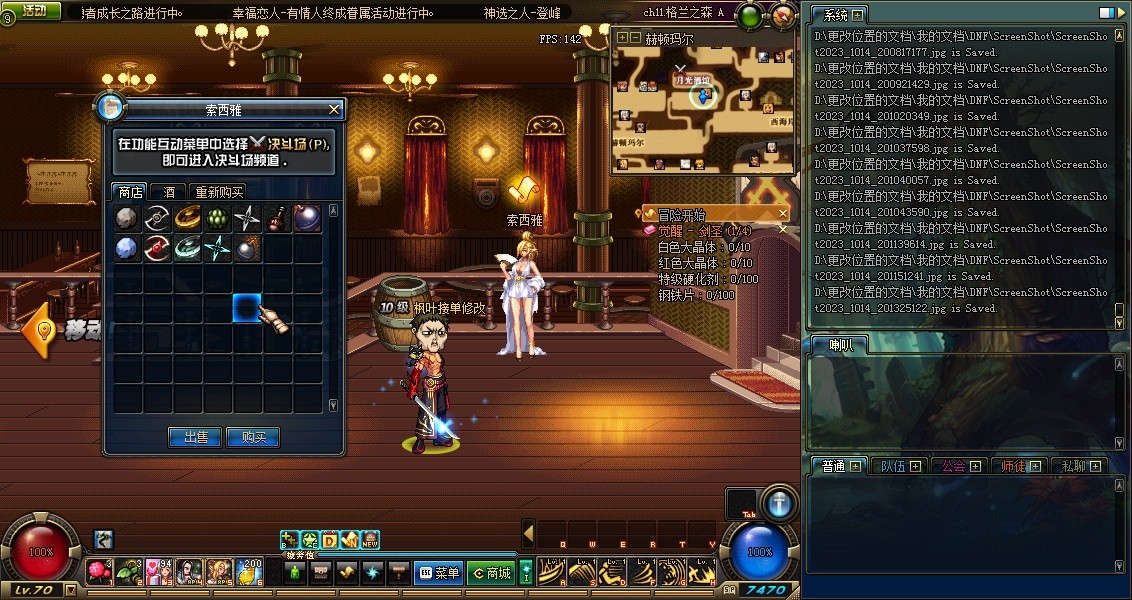Open the ESC 菜单 menu

click(x=438, y=573)
